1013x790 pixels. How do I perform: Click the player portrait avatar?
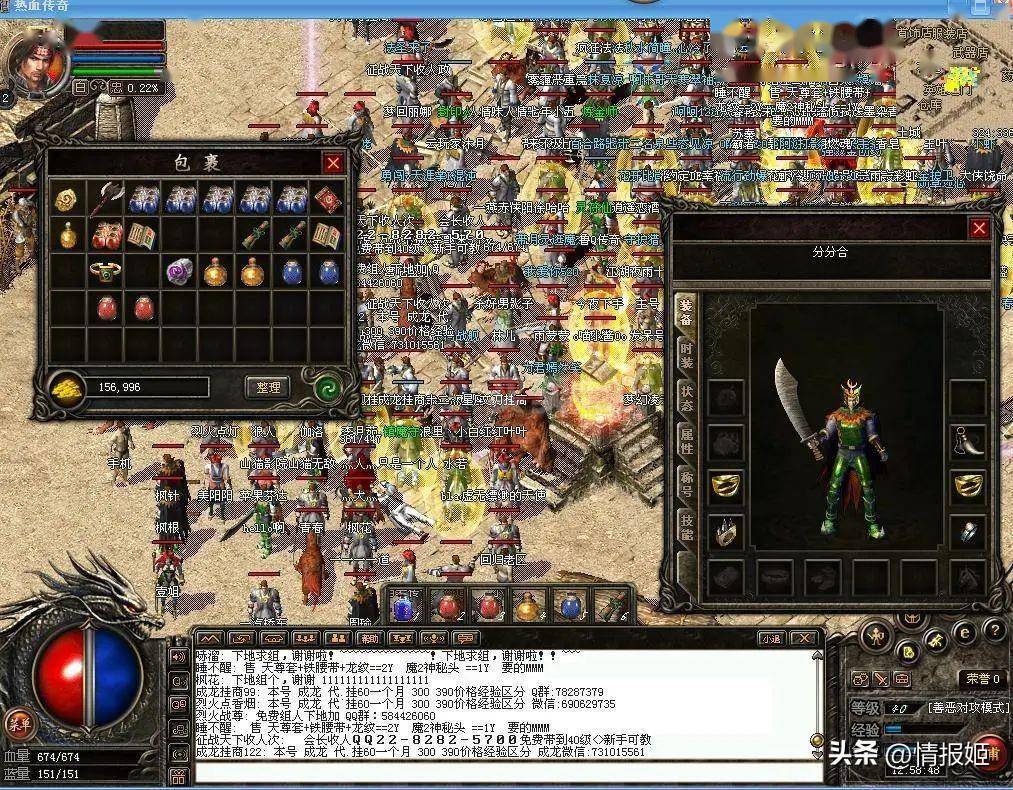point(37,58)
